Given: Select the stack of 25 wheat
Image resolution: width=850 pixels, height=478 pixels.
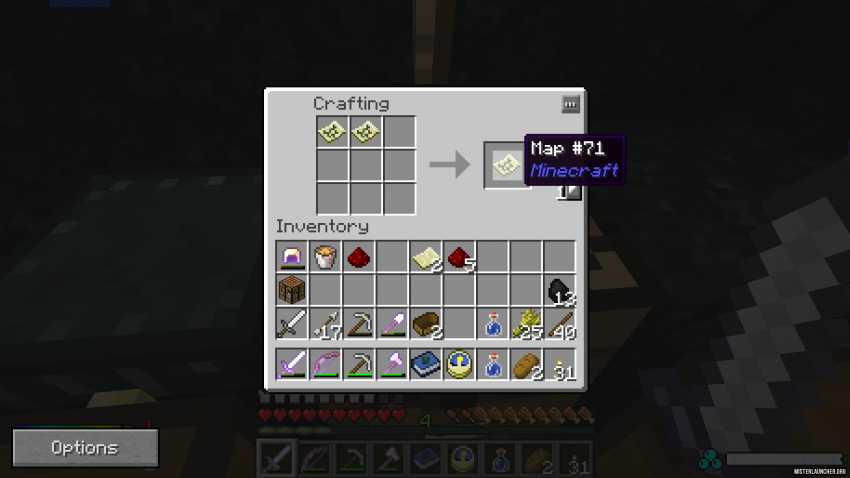Looking at the screenshot, I should coord(526,324).
